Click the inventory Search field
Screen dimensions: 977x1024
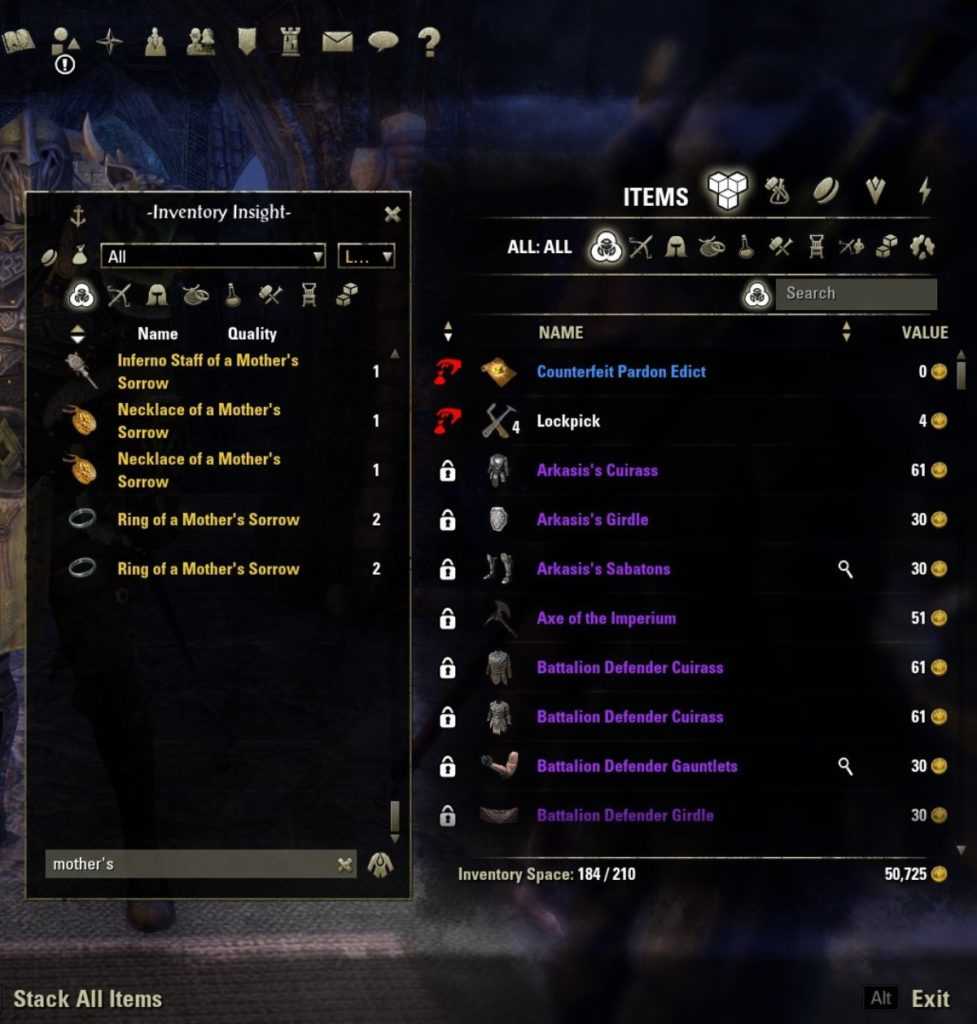[855, 294]
